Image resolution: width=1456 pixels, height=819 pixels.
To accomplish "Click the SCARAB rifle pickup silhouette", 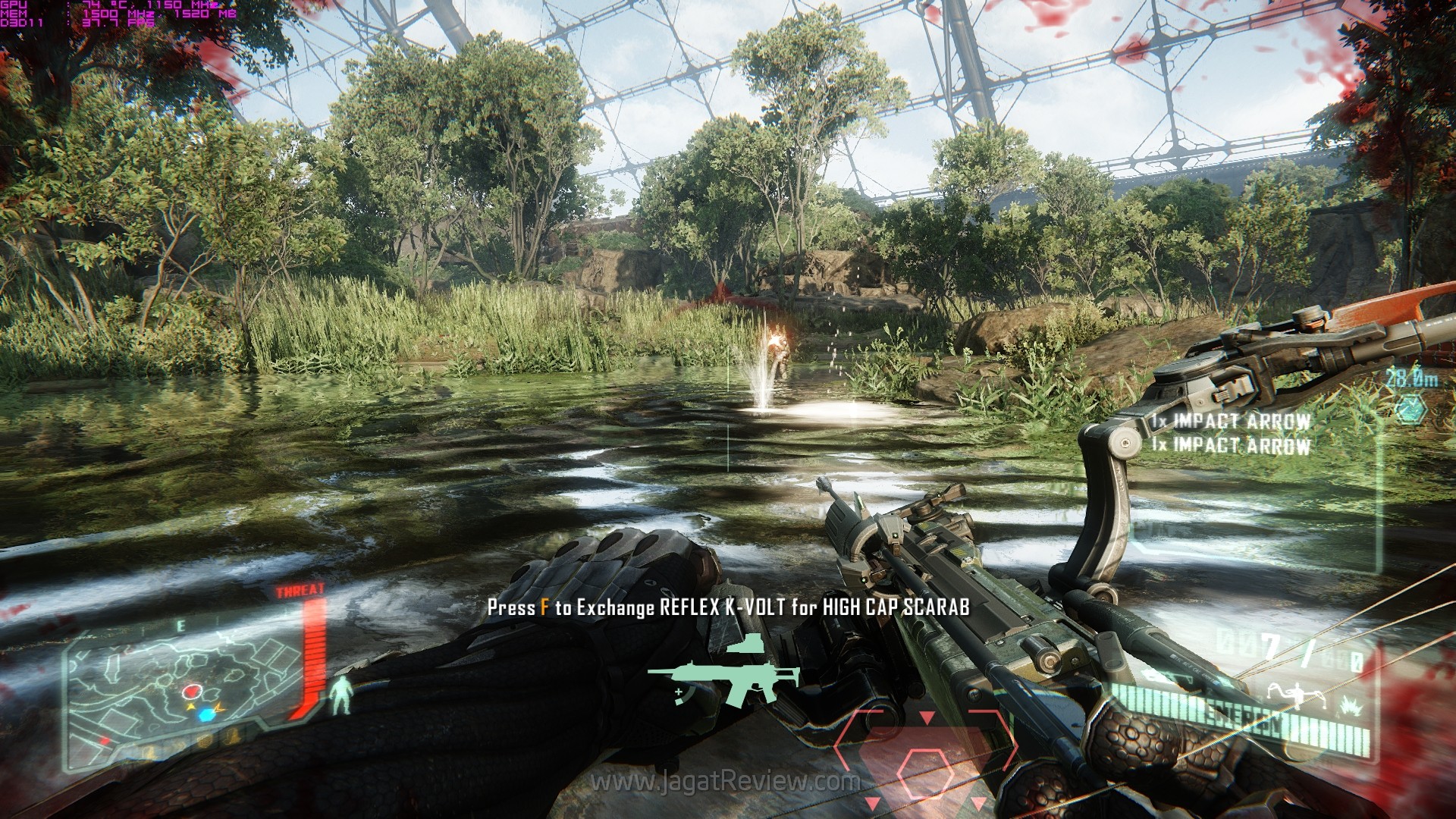I will [x=723, y=676].
